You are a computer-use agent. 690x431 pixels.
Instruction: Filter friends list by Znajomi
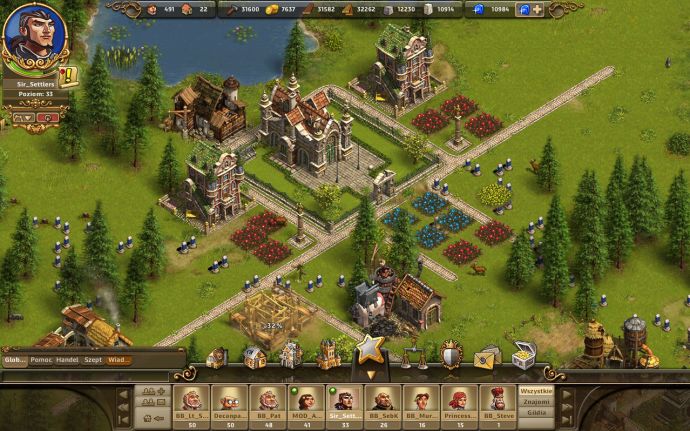point(536,400)
